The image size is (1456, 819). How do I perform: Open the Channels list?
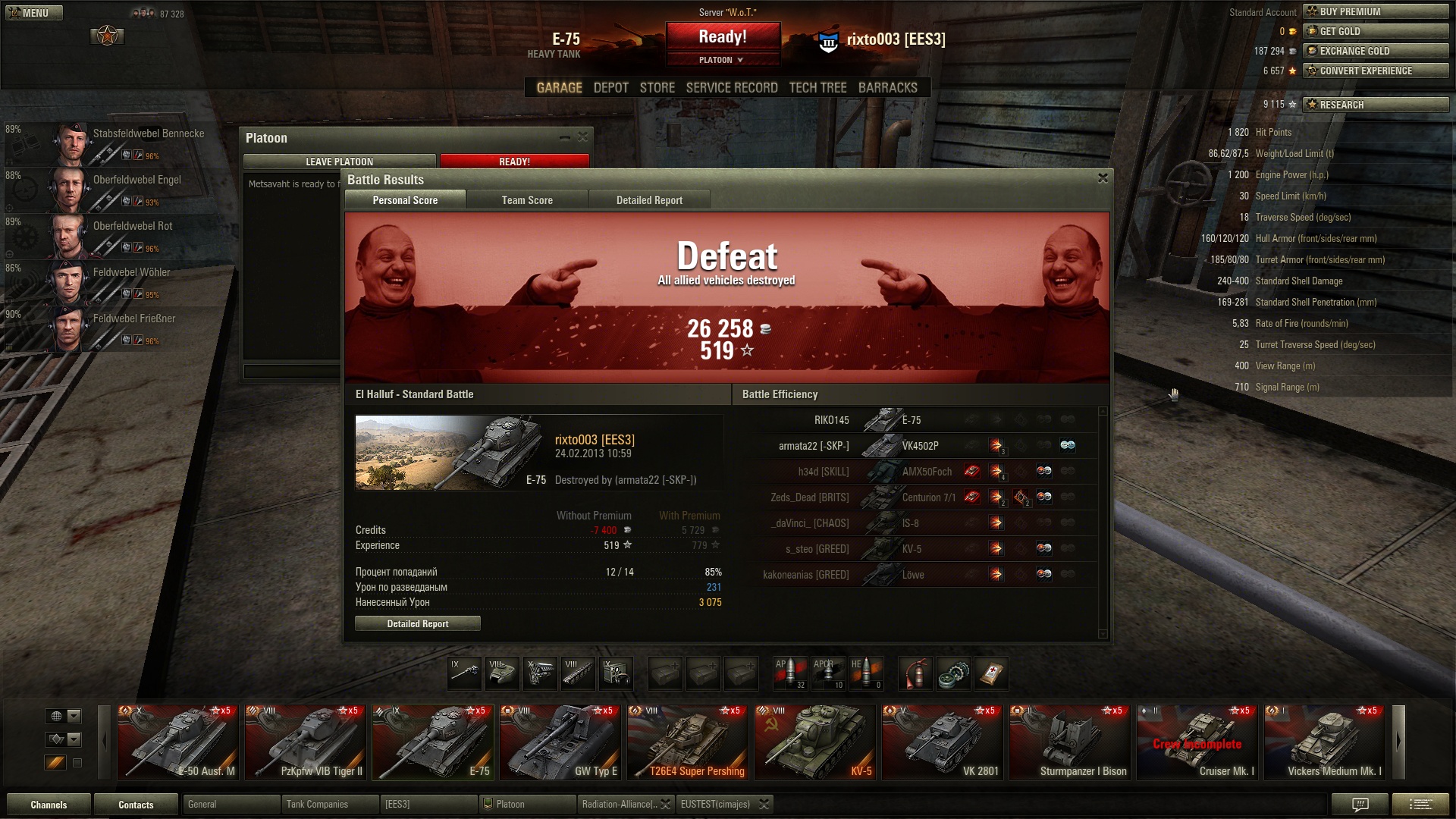pyautogui.click(x=49, y=805)
